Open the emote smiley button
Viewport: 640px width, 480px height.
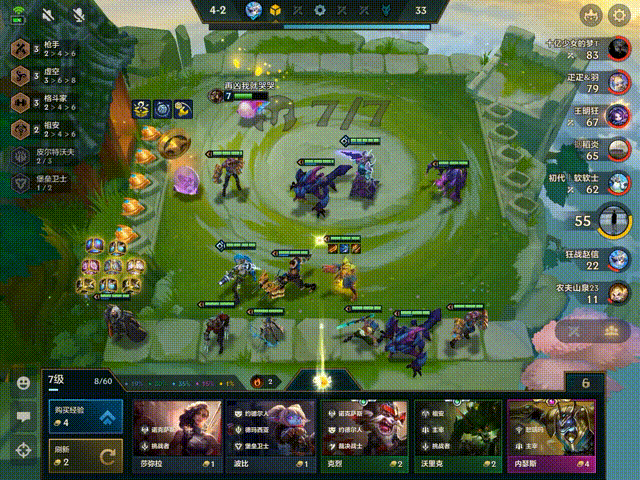click(x=21, y=383)
